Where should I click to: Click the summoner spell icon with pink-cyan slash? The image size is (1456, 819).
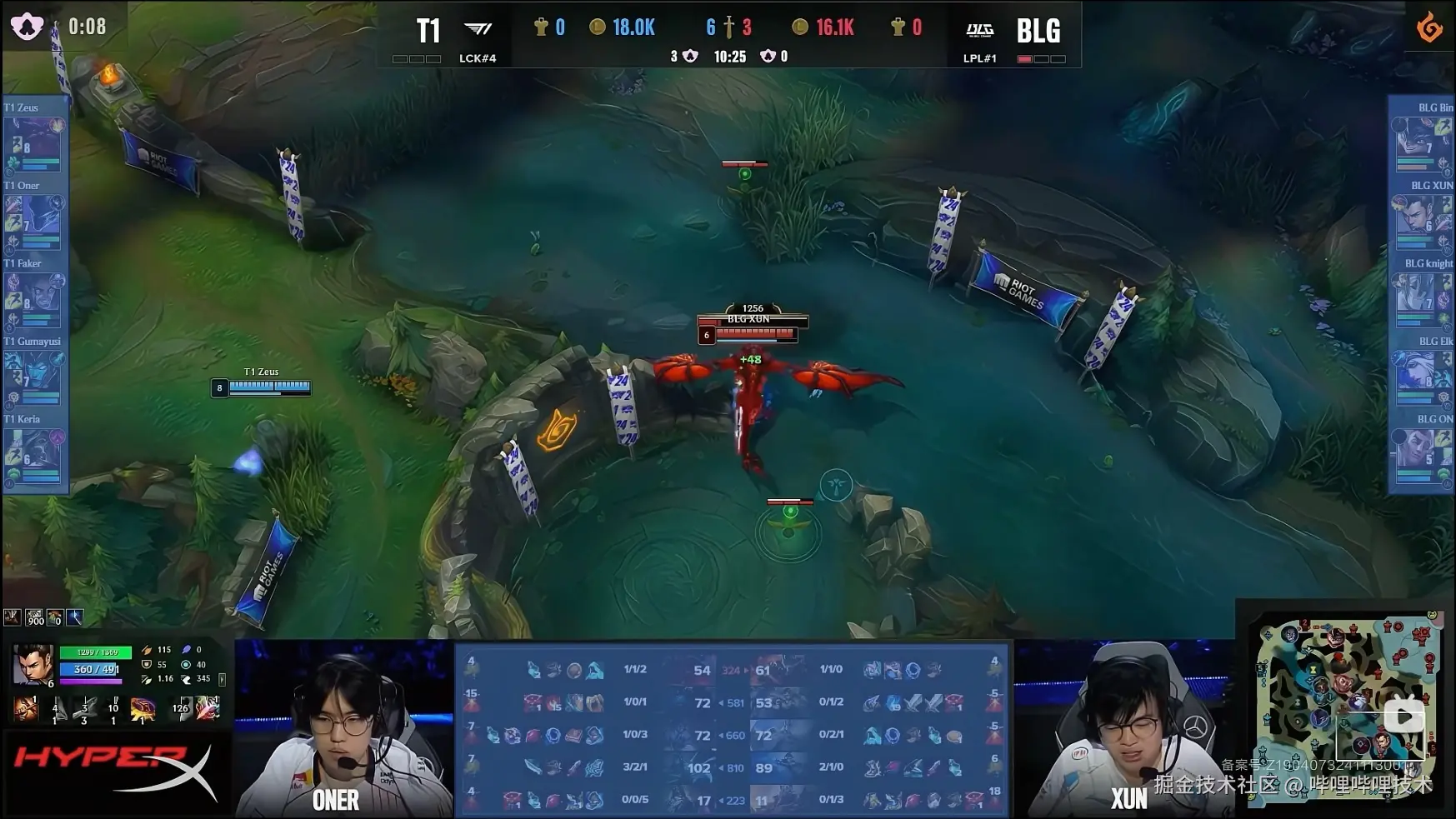click(208, 709)
